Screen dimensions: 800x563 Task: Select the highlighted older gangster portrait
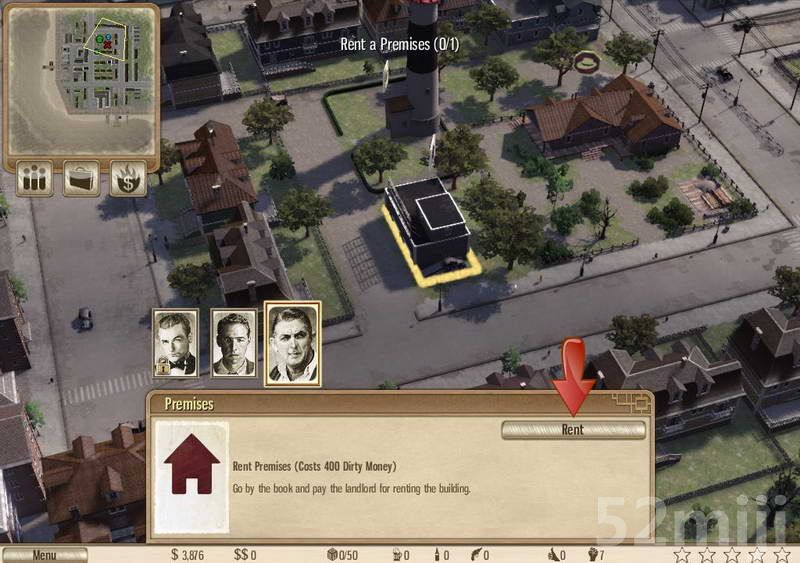coord(292,343)
